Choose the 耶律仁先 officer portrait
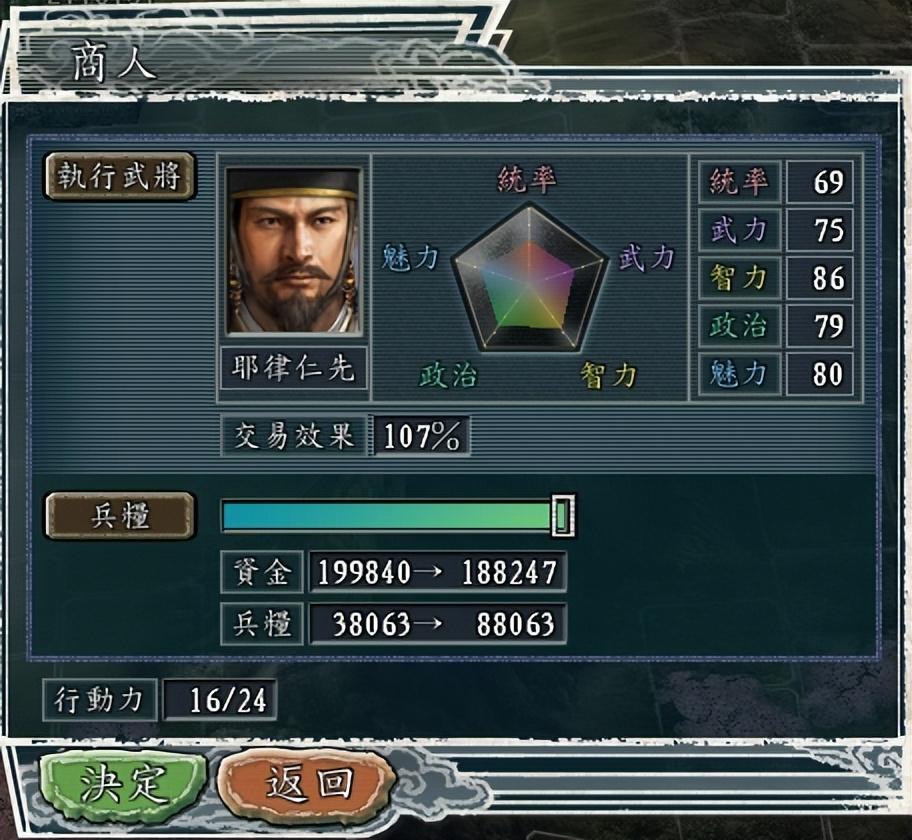912x840 pixels. 293,251
